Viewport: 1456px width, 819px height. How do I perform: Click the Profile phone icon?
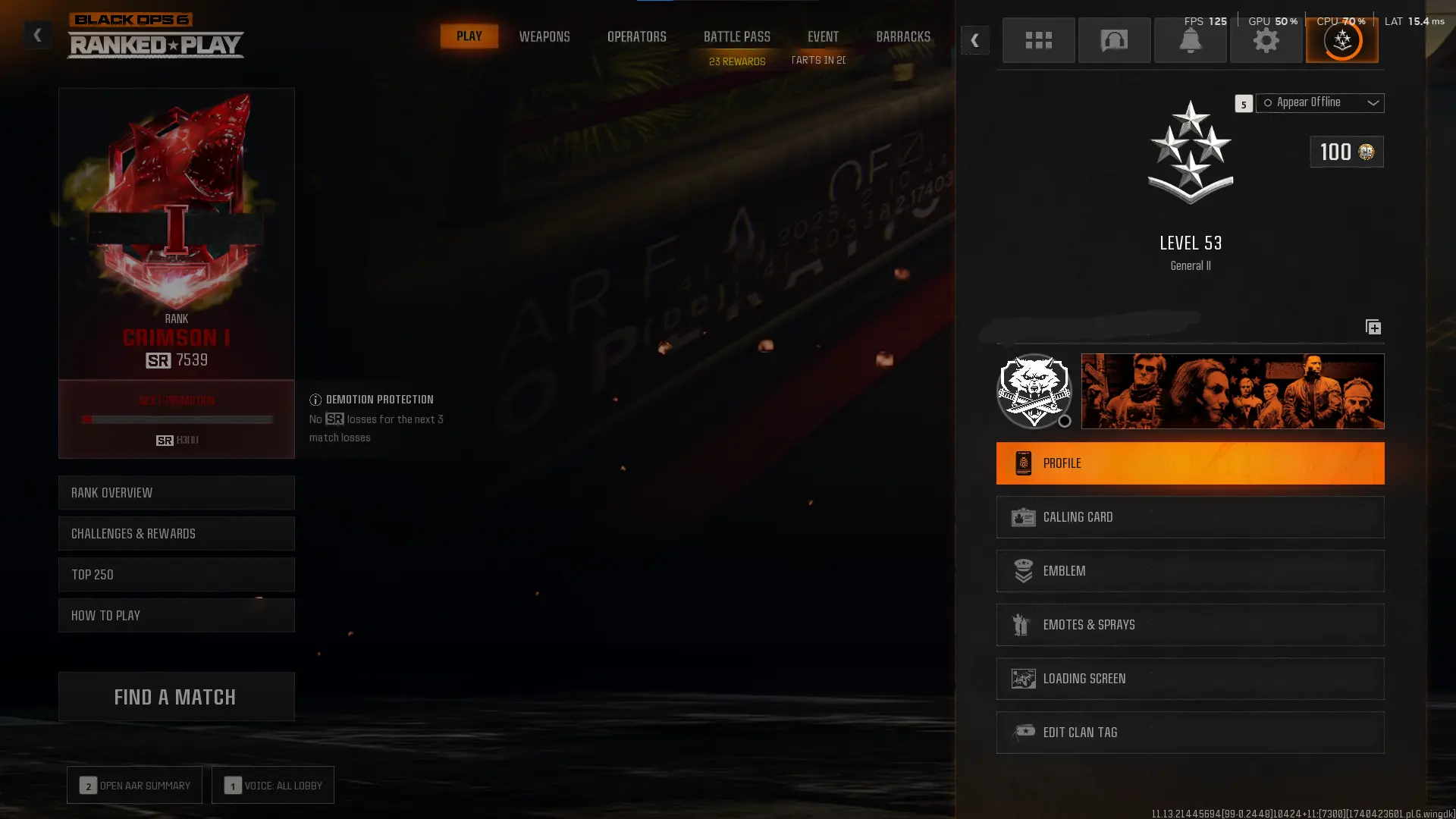[1025, 463]
